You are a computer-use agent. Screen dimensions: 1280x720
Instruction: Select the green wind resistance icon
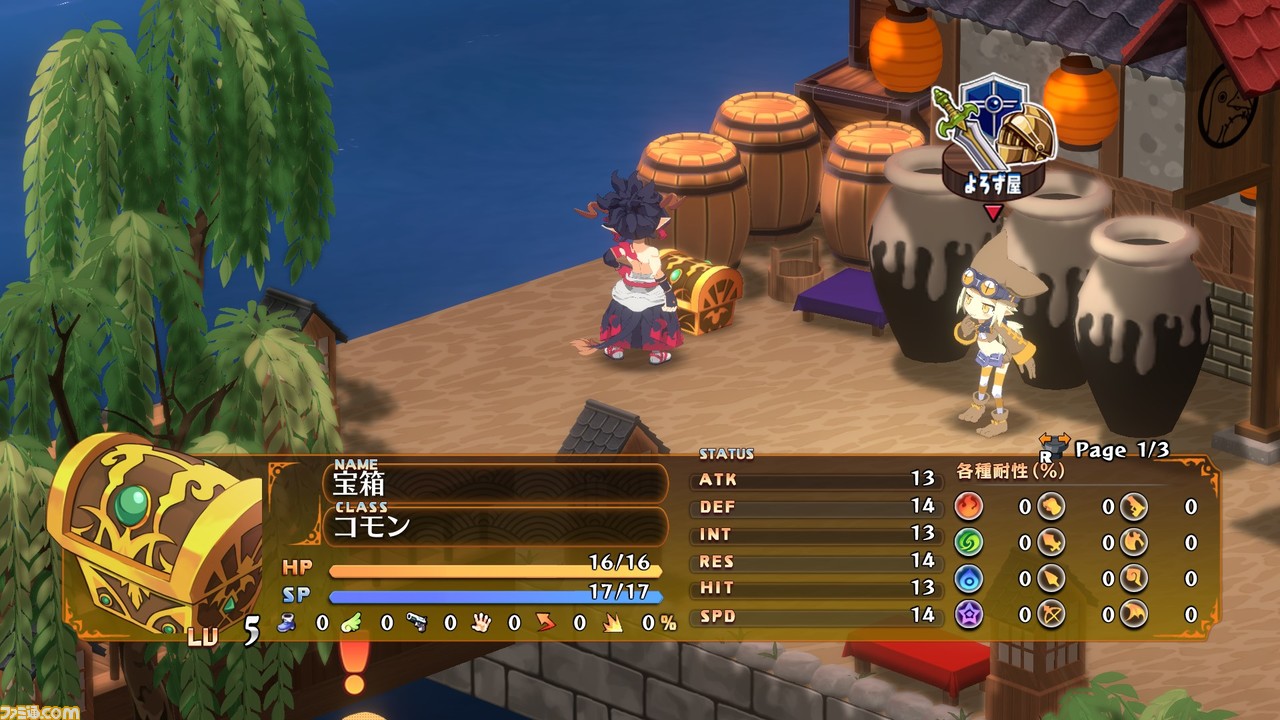[968, 542]
